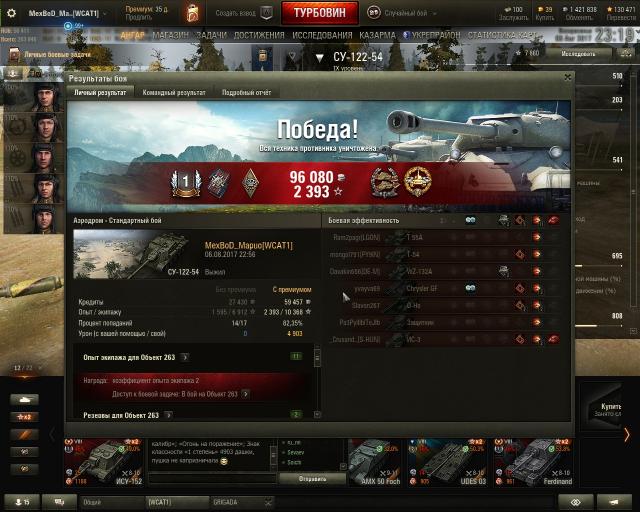This screenshot has height=512, width=640.
Task: Open the ЗАДАЧИ menu
Action: tap(212, 34)
